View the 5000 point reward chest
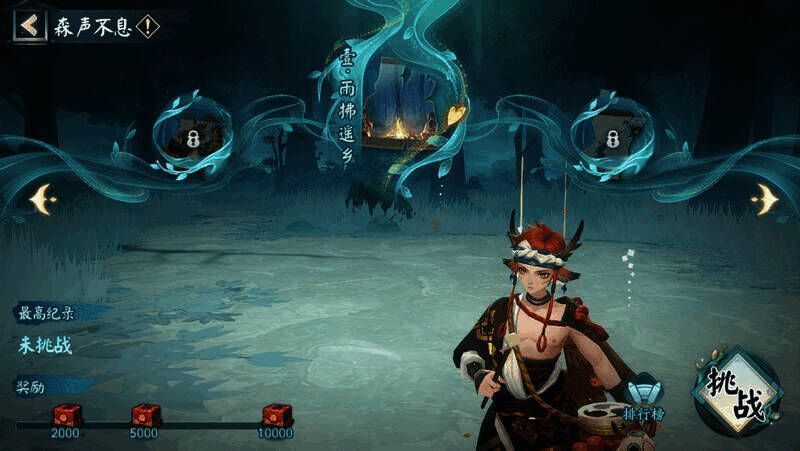Image resolution: width=800 pixels, height=451 pixels. coord(146,415)
